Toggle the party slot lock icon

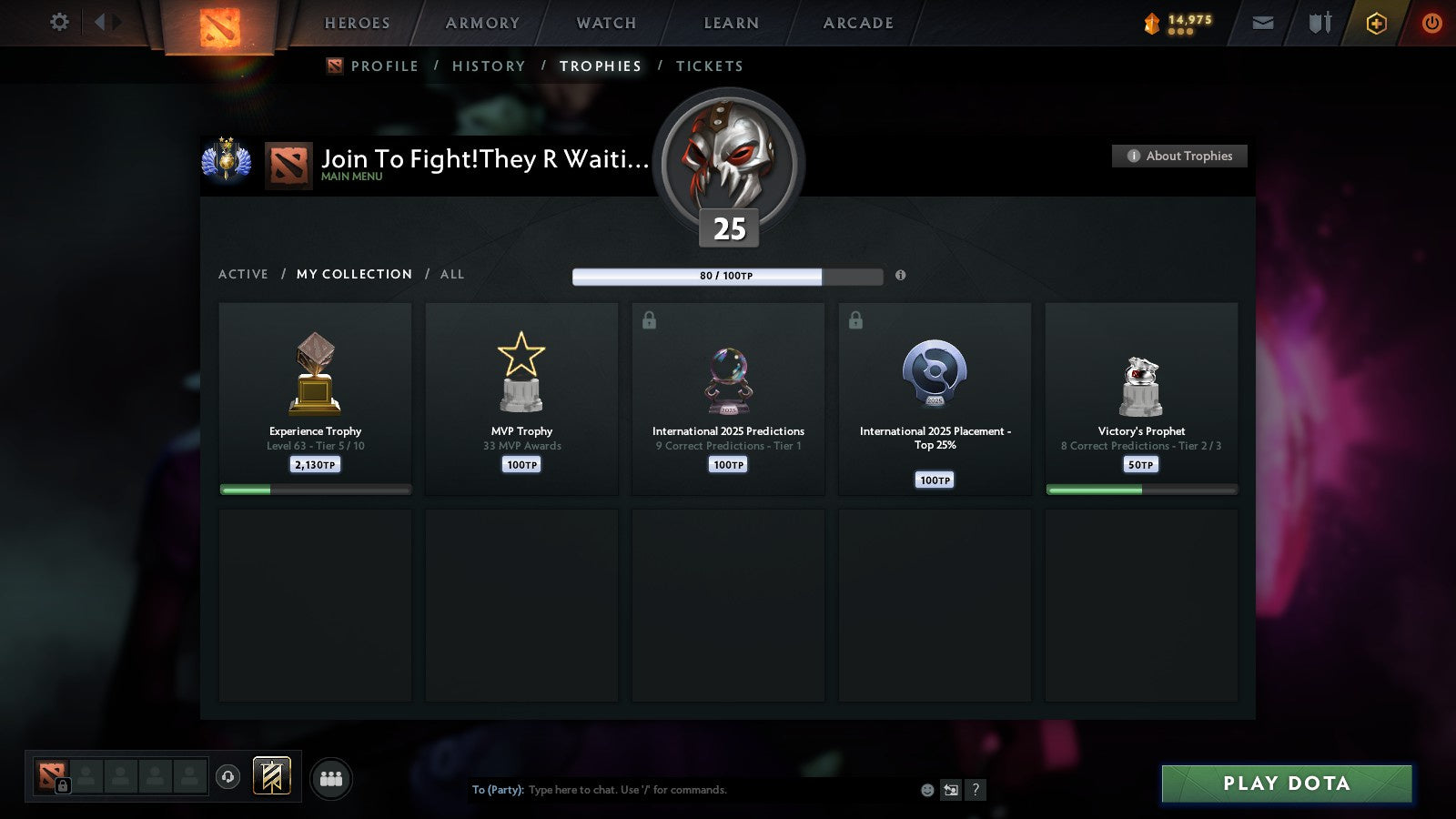[x=62, y=785]
